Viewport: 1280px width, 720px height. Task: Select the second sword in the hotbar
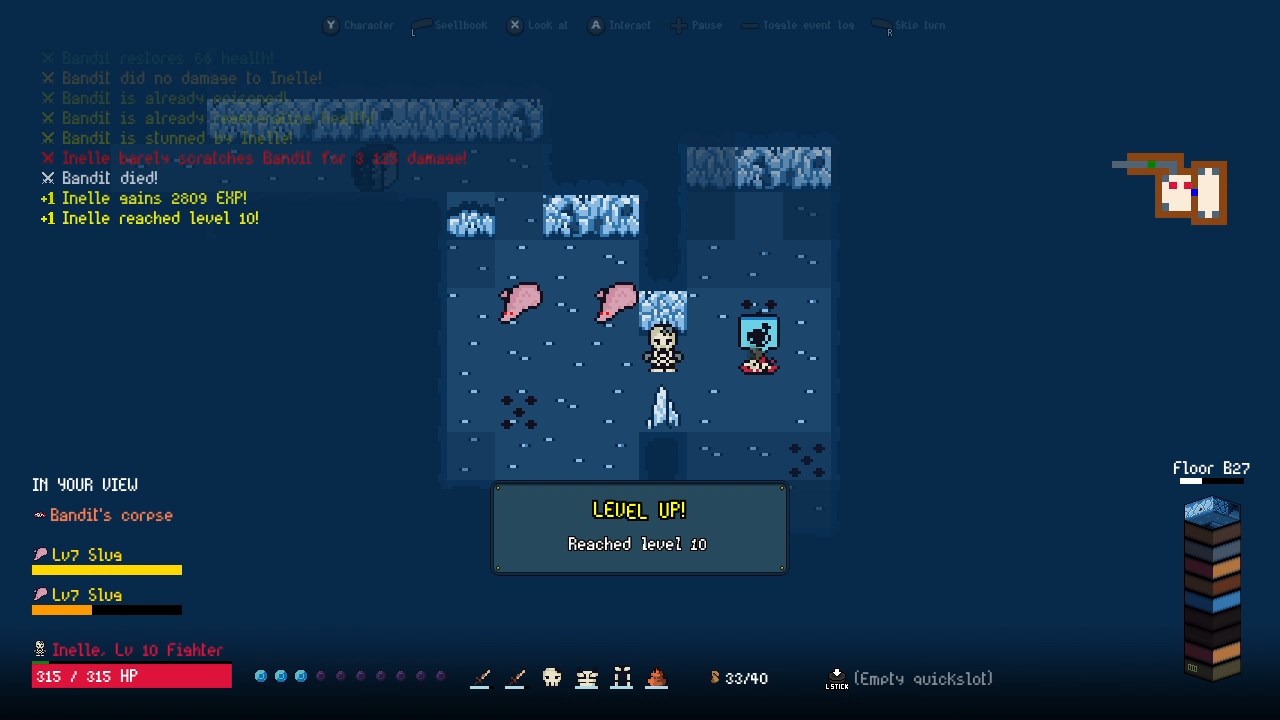tap(515, 677)
